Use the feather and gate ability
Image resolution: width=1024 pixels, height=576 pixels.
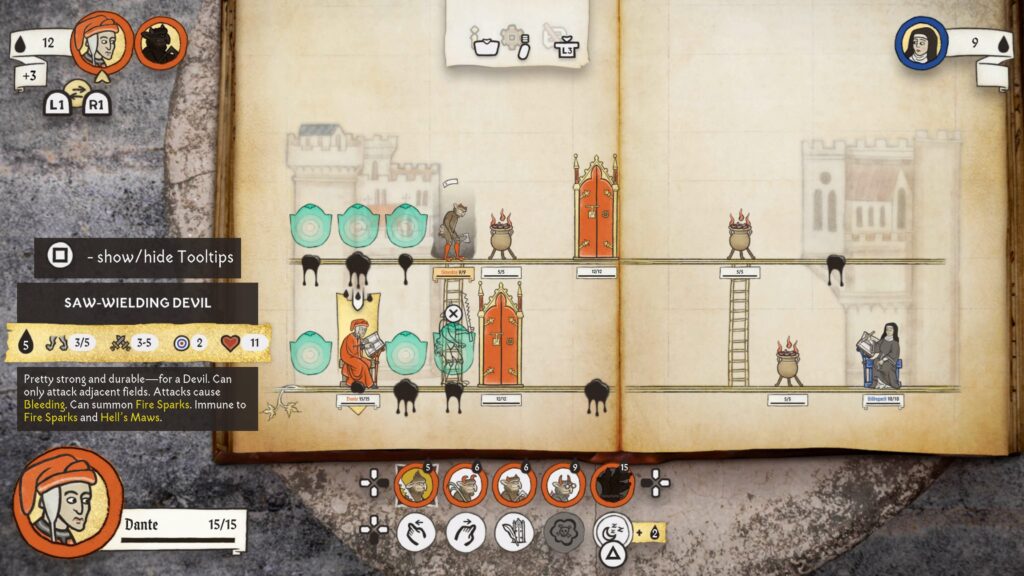514,531
